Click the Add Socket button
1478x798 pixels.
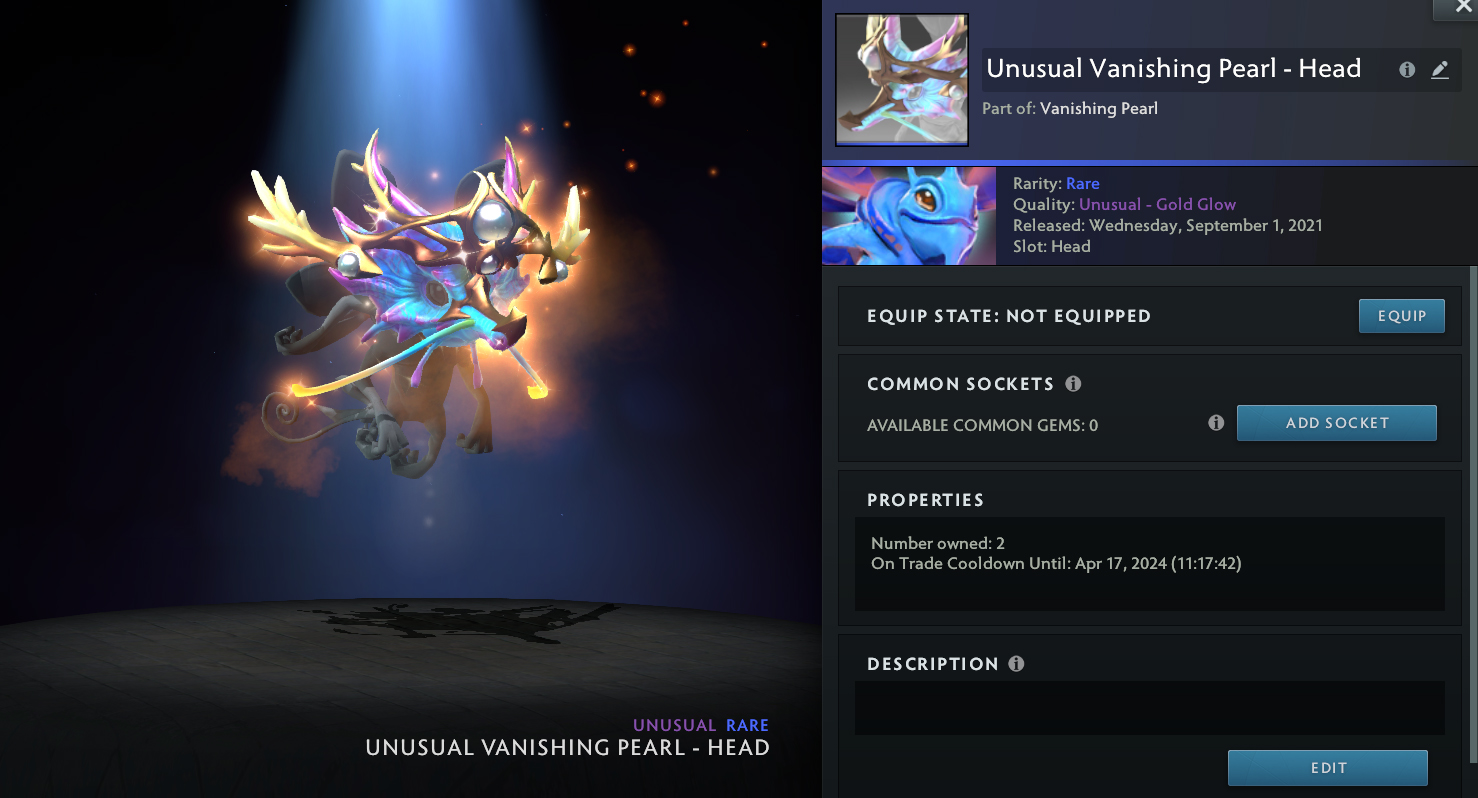click(1336, 423)
